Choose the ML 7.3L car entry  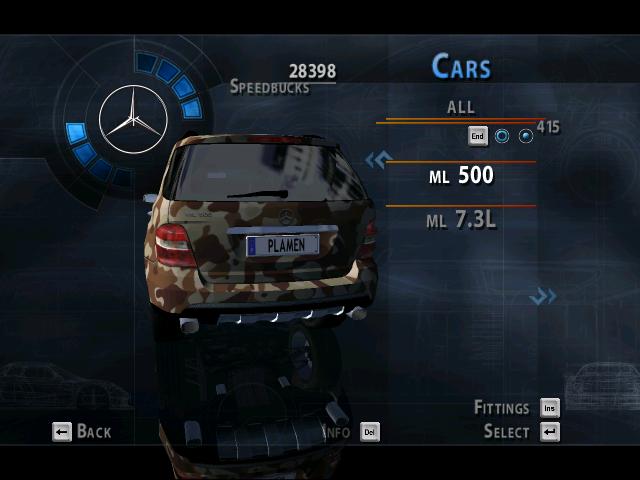(461, 220)
